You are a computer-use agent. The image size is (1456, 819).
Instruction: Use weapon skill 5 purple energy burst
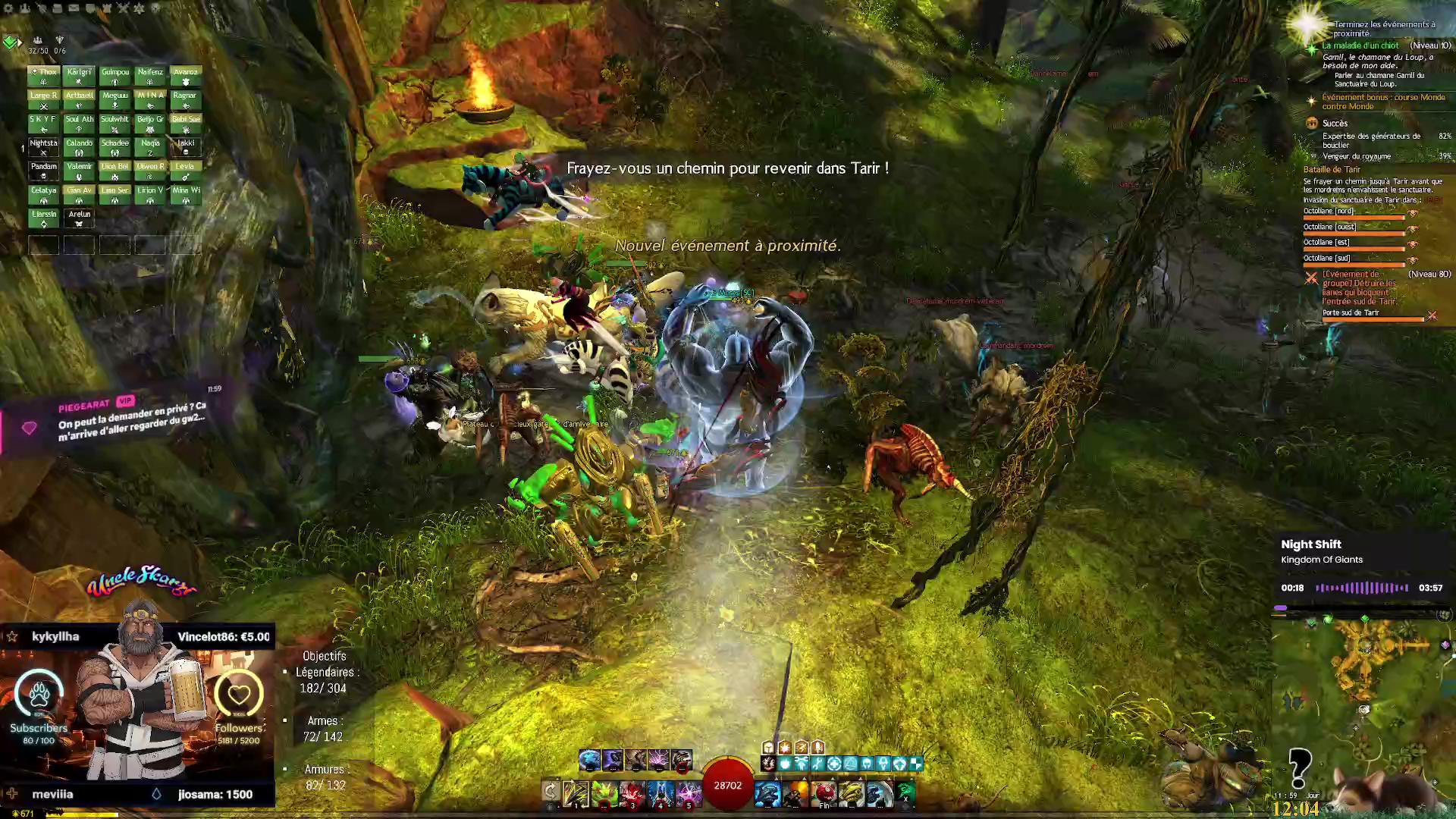coord(689,793)
